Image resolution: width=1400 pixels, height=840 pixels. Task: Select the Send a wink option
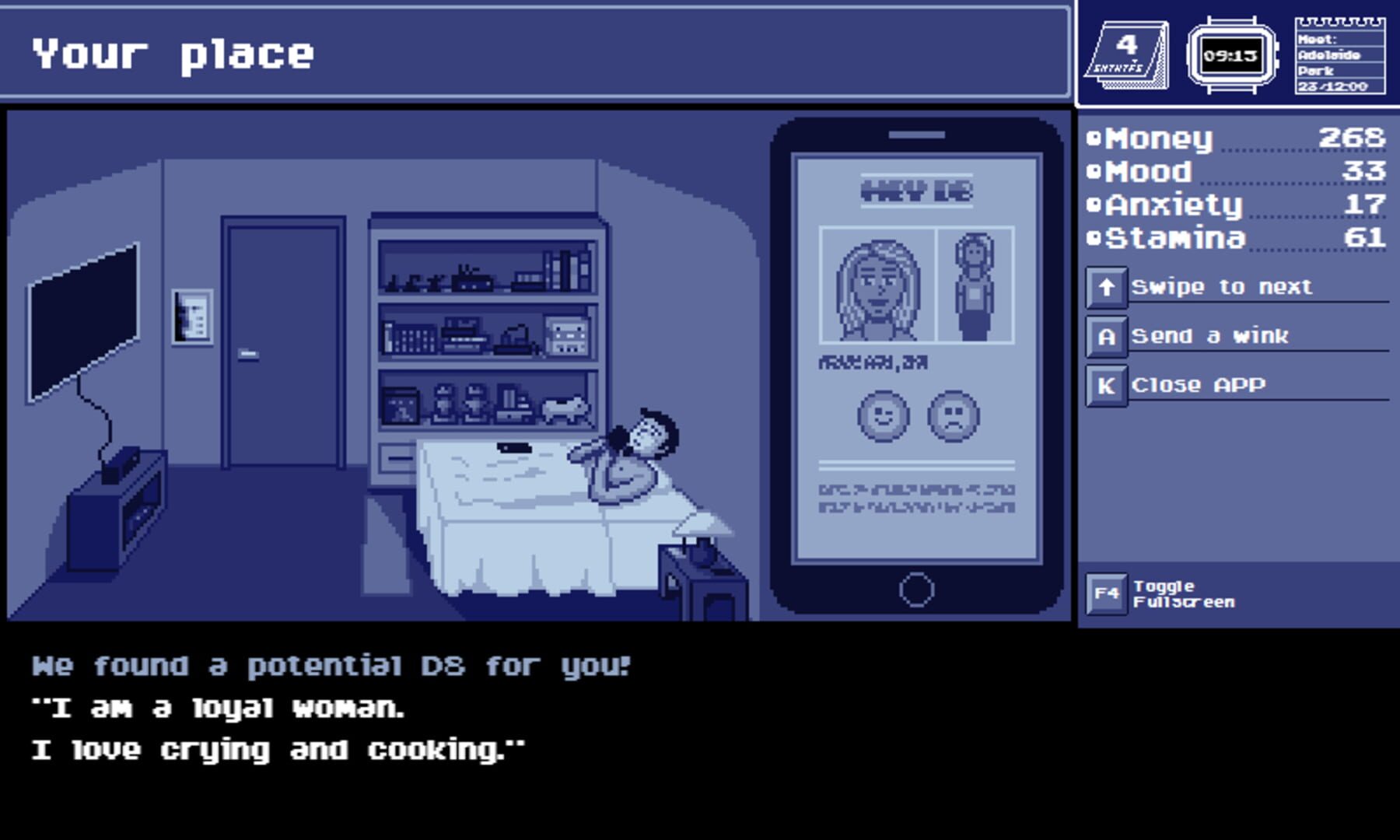1209,336
